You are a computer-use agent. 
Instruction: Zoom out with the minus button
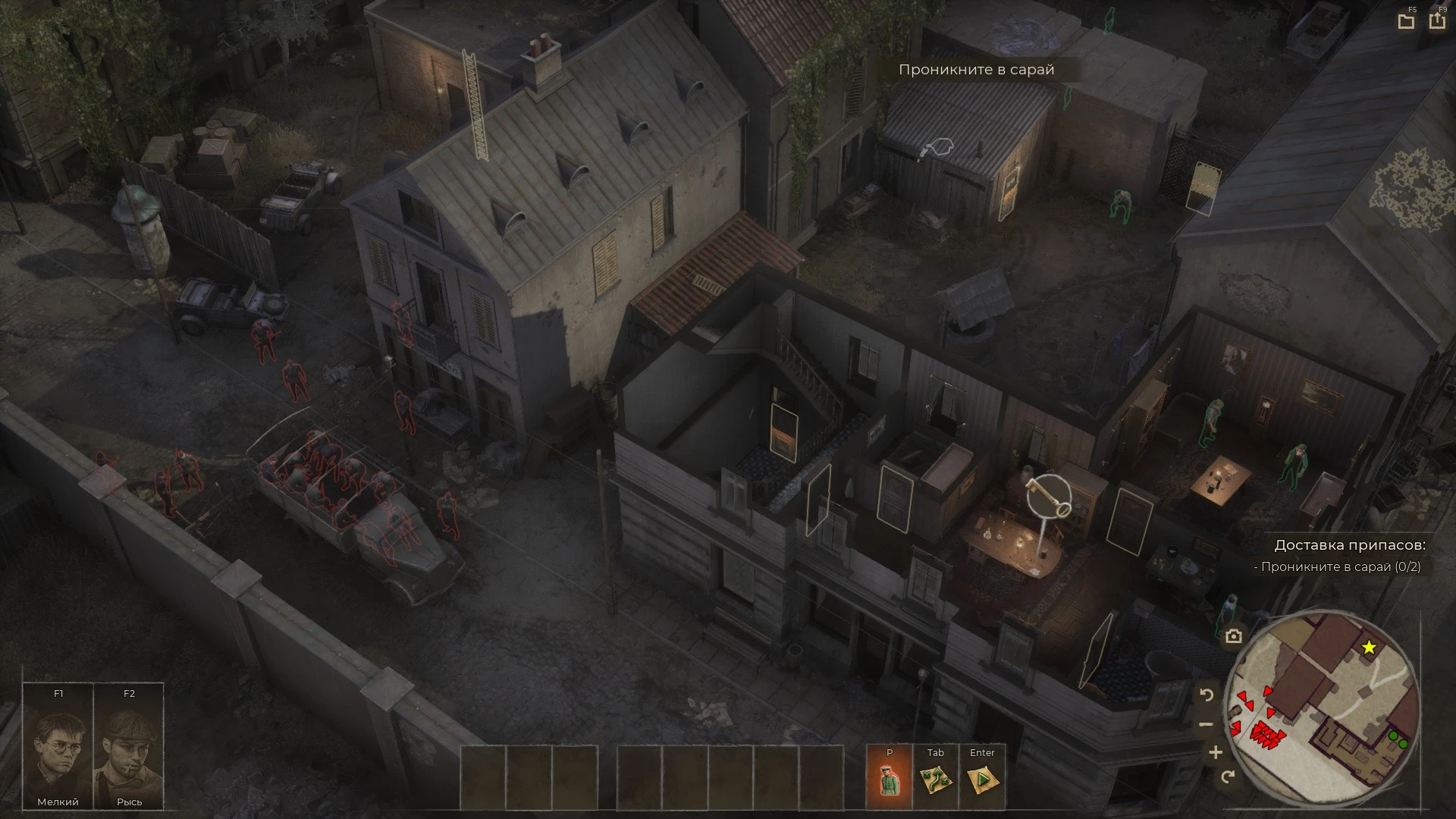tap(1207, 724)
